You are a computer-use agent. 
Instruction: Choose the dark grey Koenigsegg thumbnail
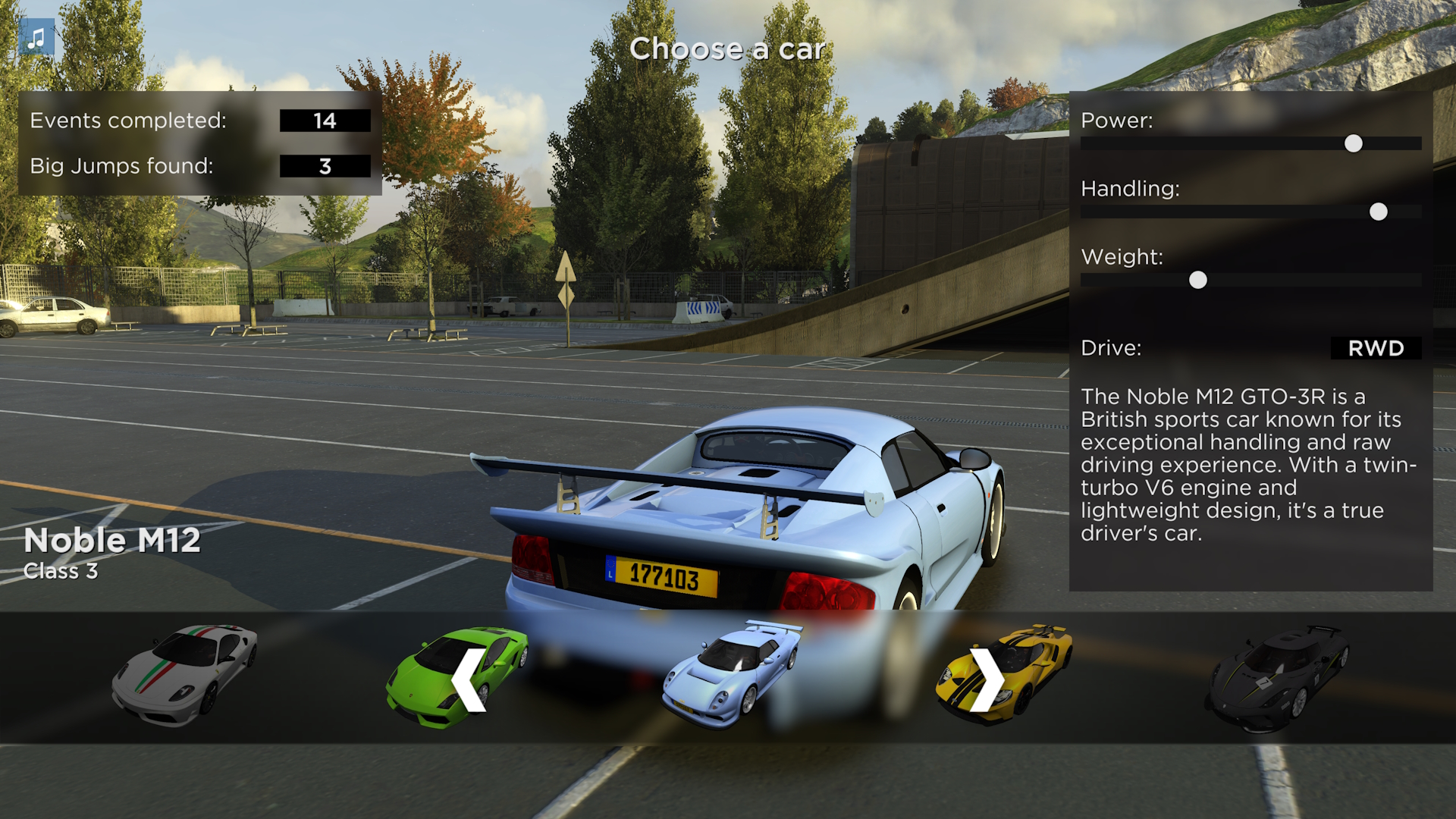click(x=1277, y=676)
